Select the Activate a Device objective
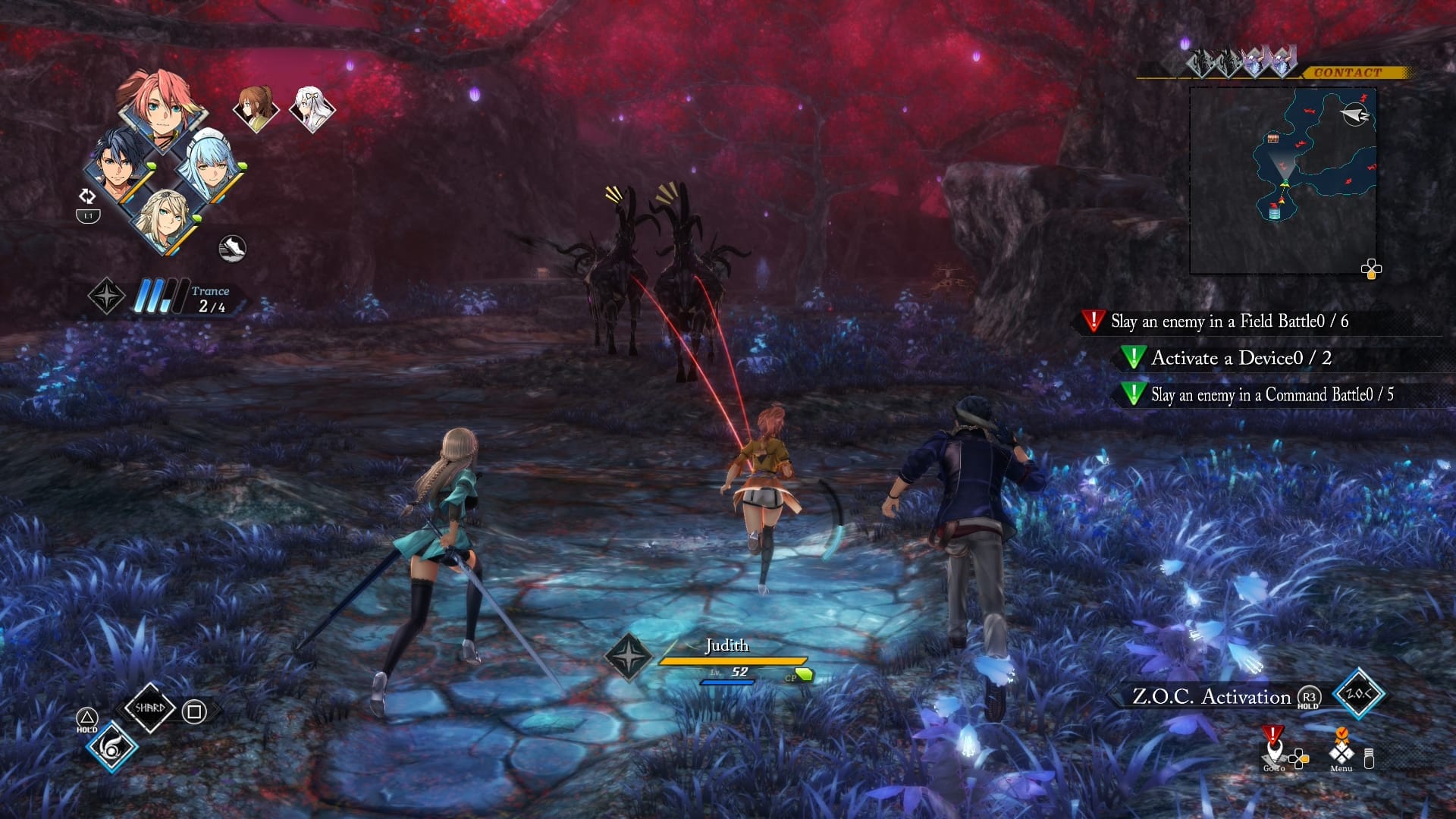The width and height of the screenshot is (1456, 819). tap(1241, 358)
